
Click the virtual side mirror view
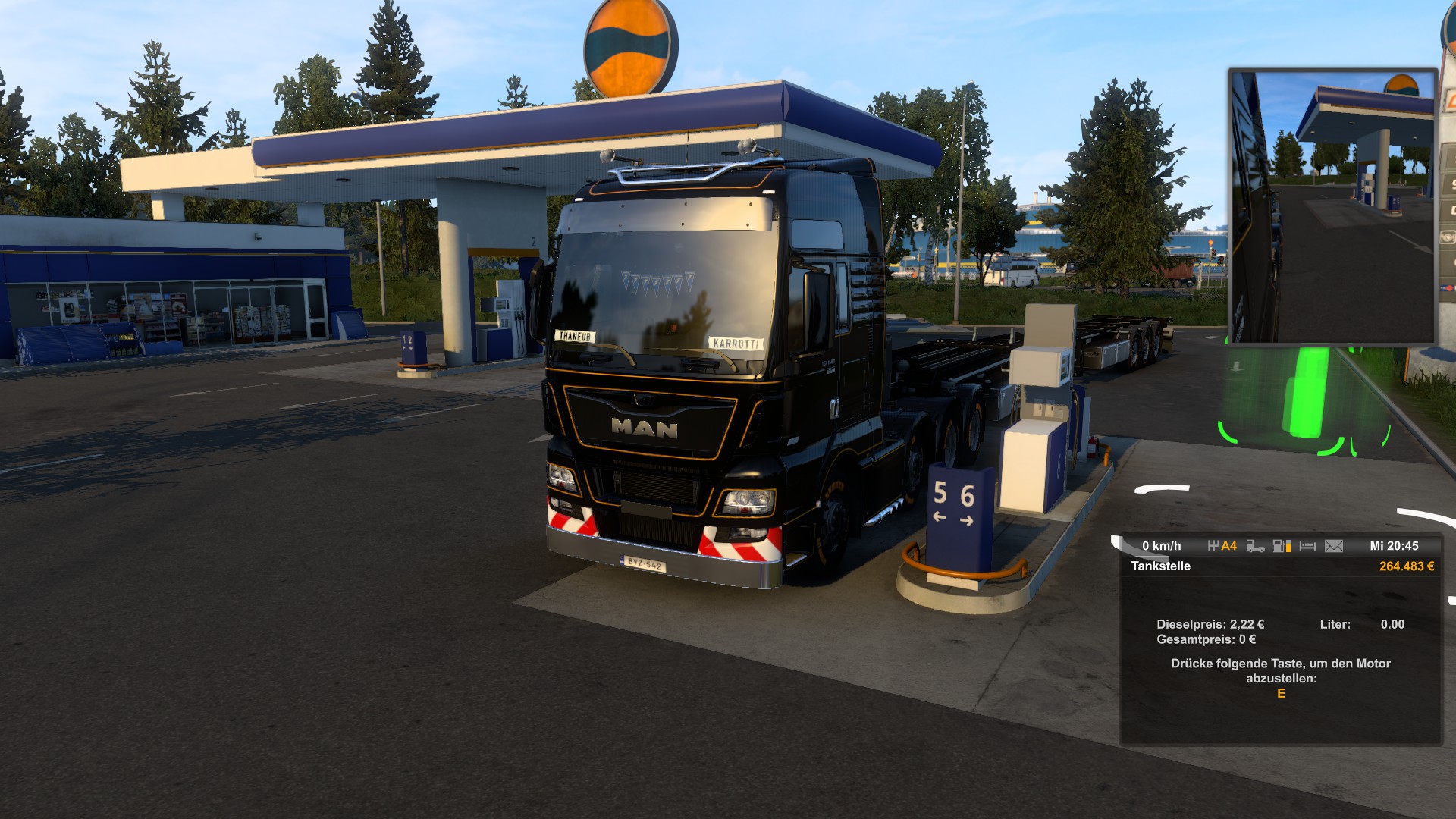click(1332, 206)
